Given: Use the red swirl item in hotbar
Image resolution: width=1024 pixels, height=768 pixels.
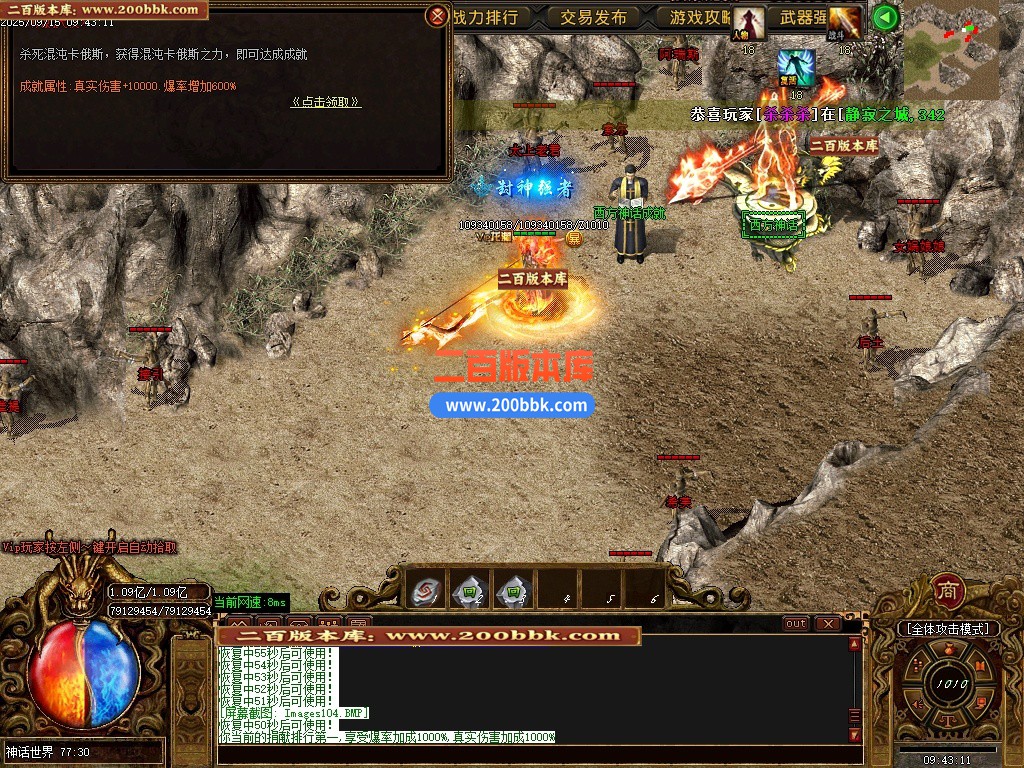Looking at the screenshot, I should (425, 591).
